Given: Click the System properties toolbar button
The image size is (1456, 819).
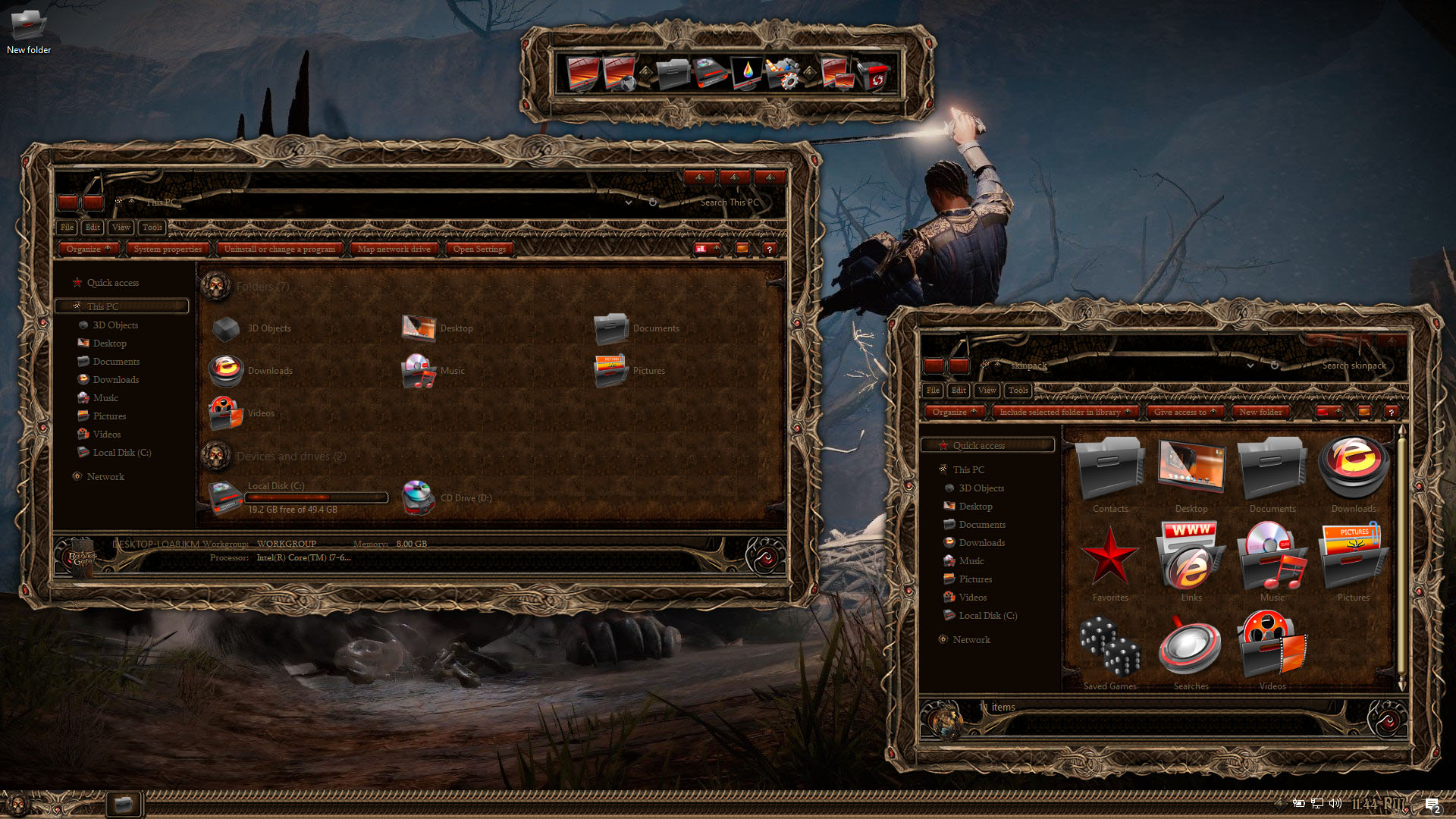Looking at the screenshot, I should coord(168,249).
